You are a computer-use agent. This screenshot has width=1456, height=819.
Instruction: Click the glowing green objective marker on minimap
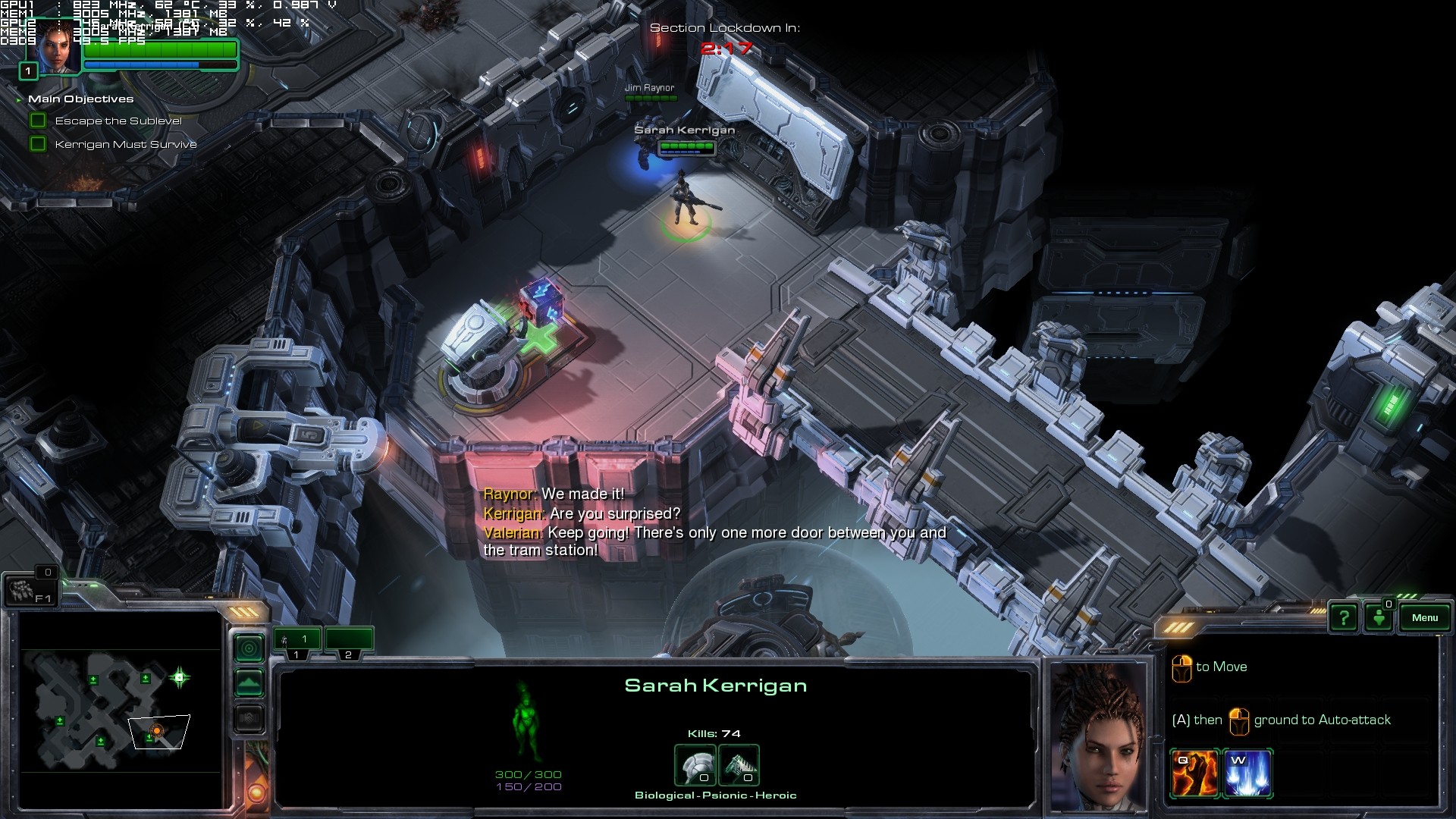click(x=180, y=677)
